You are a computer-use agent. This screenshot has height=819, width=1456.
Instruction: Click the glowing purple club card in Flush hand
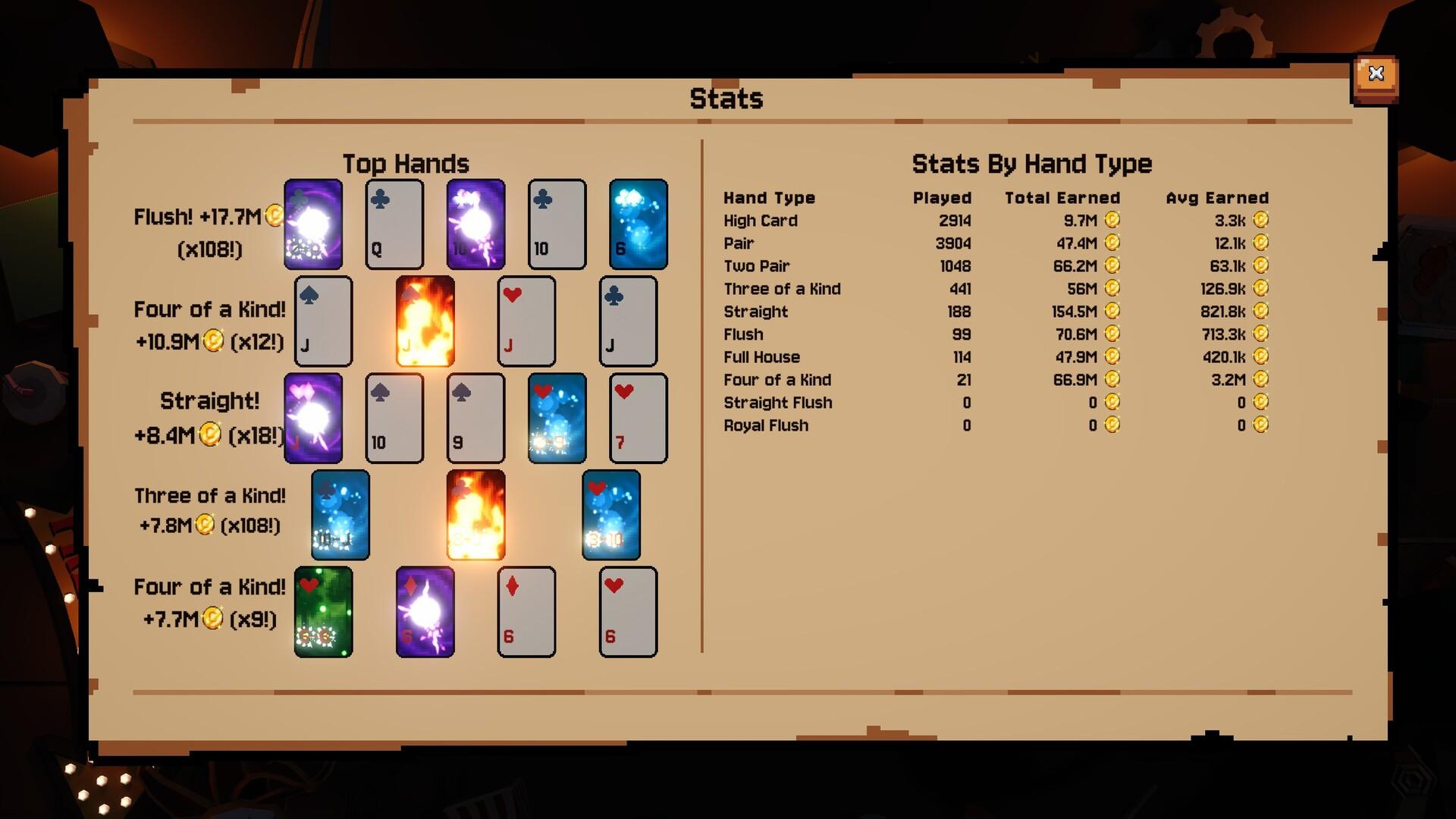[x=314, y=224]
